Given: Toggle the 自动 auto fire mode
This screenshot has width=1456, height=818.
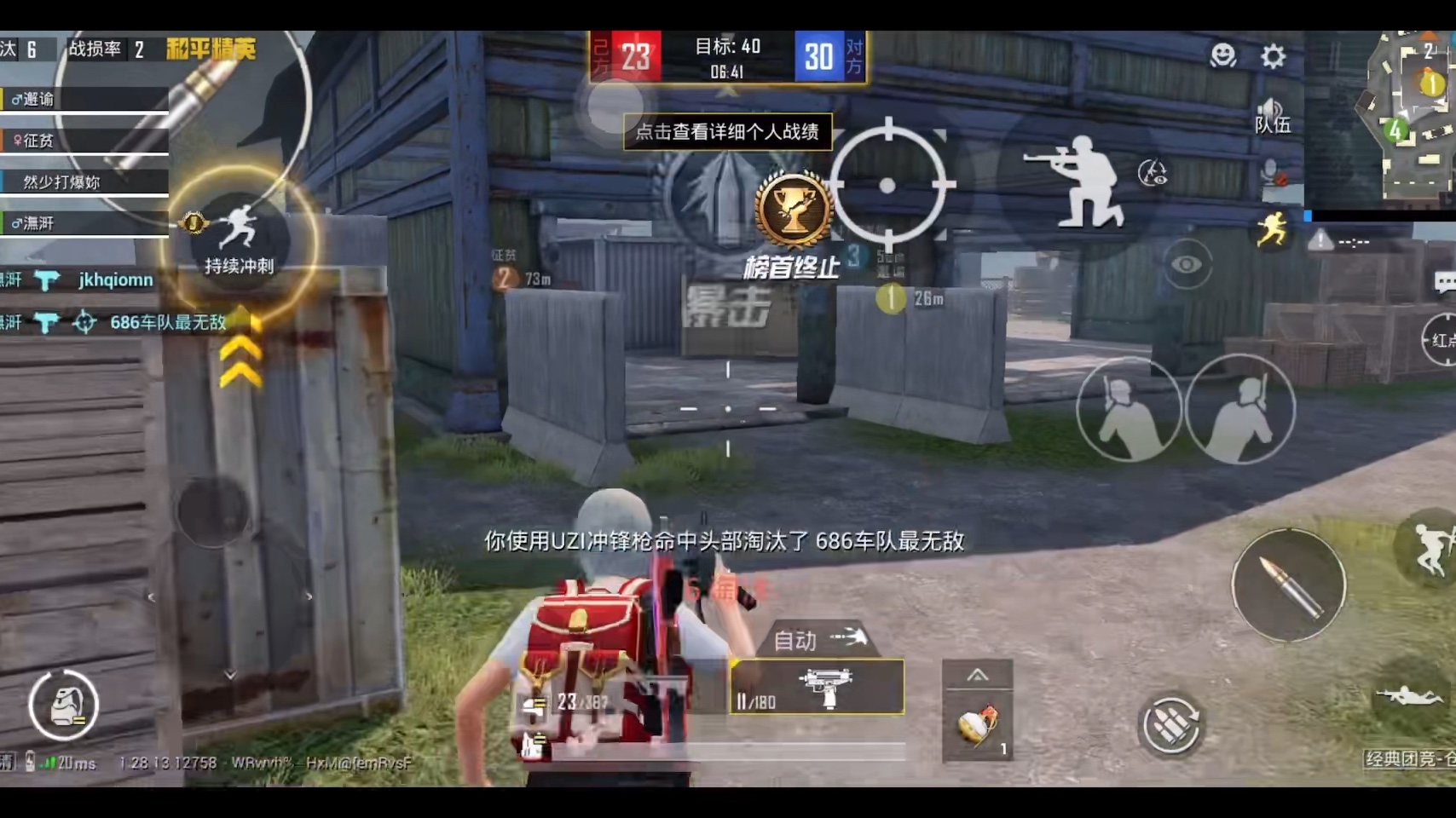Looking at the screenshot, I should coord(817,639).
